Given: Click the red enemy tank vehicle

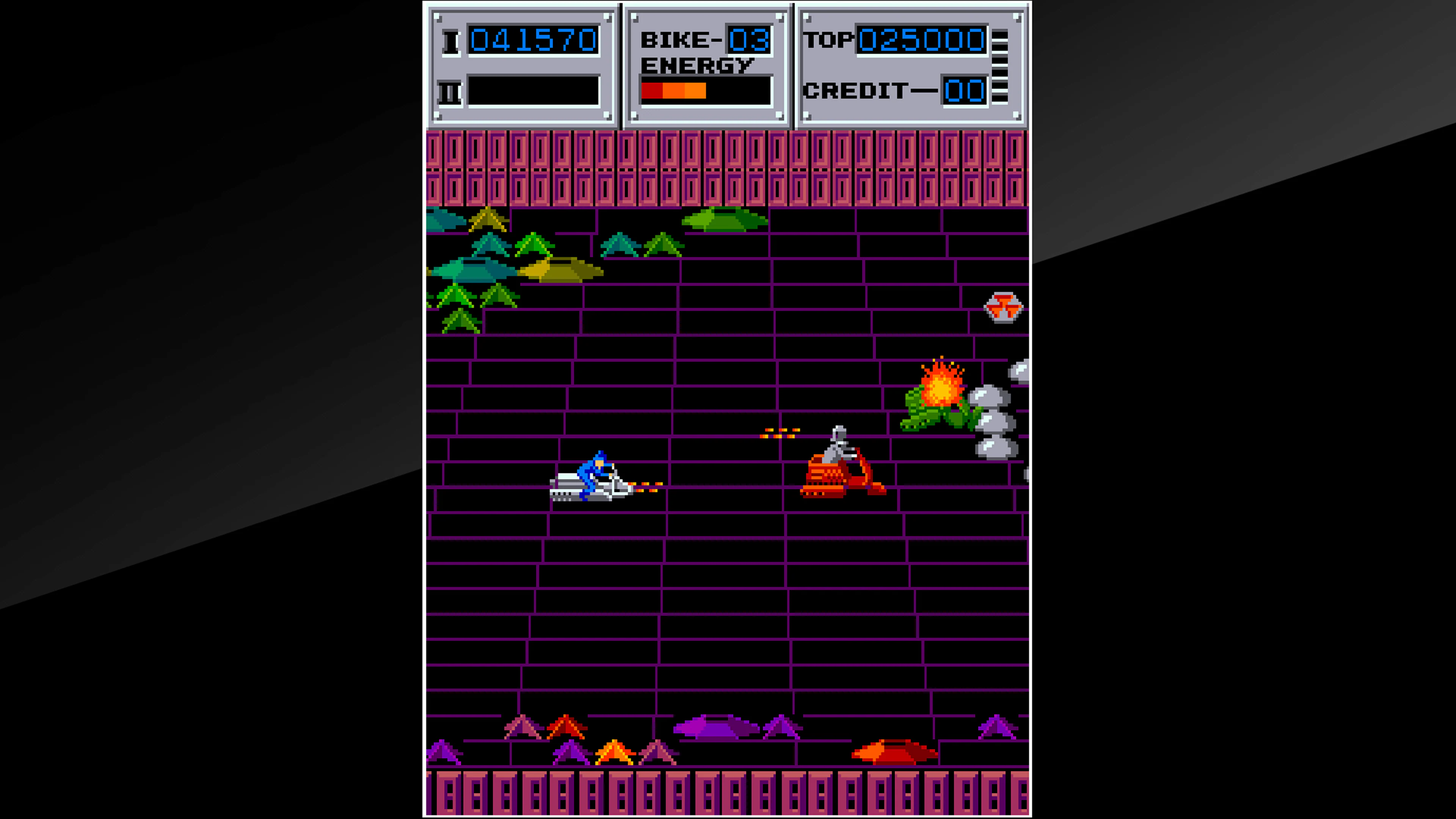Looking at the screenshot, I should coord(836,478).
